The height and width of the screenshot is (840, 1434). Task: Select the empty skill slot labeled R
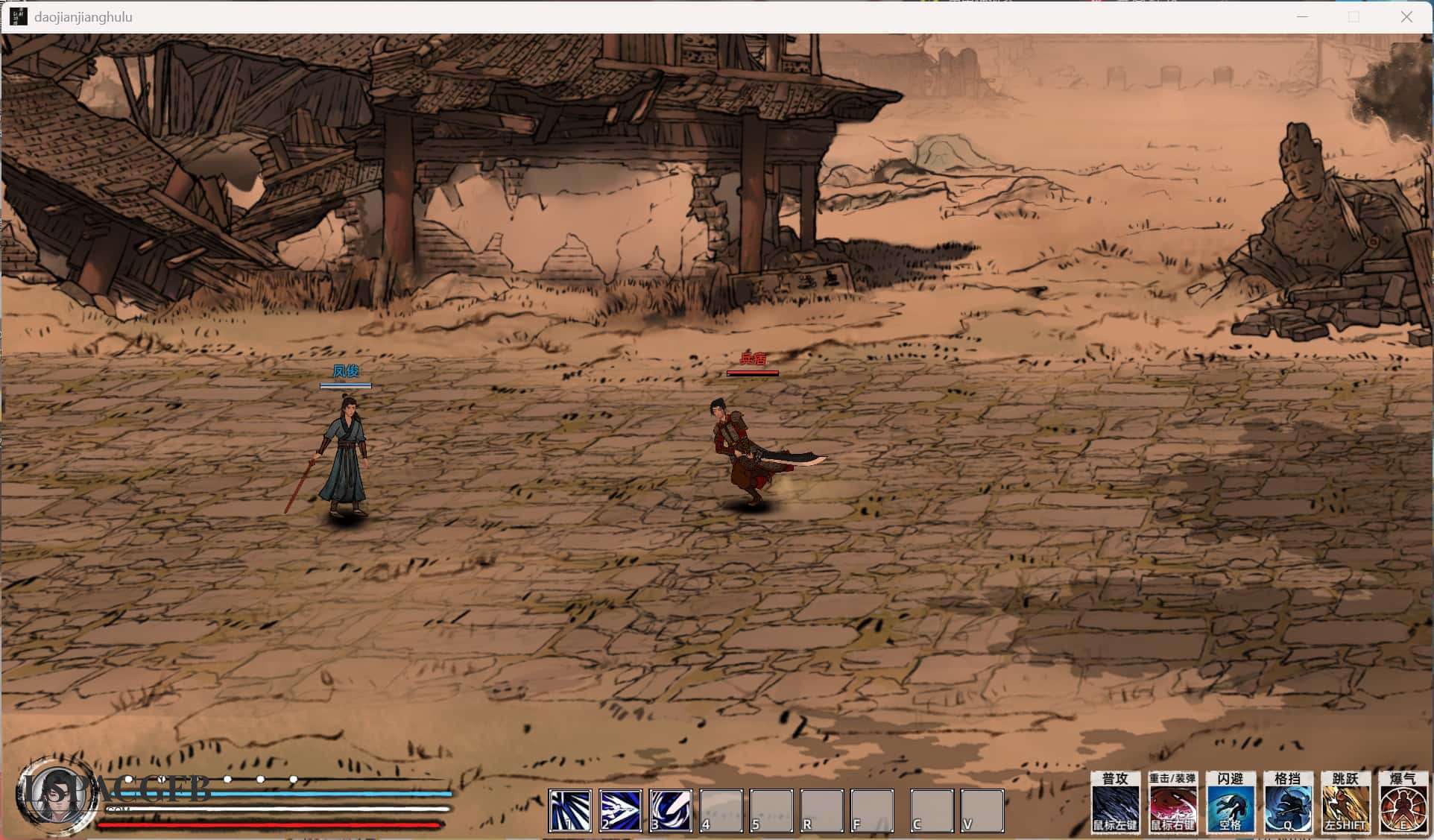[x=821, y=810]
